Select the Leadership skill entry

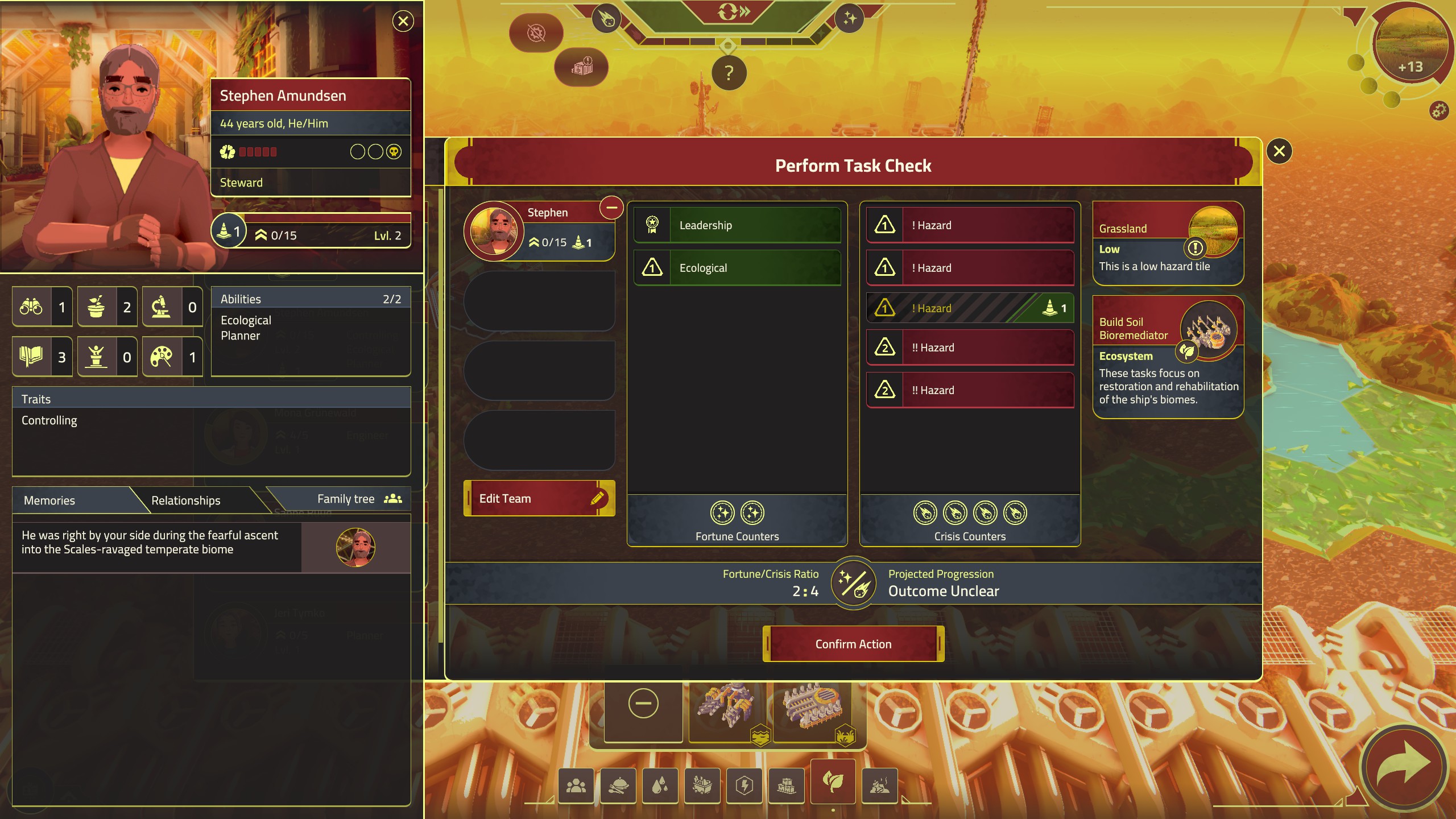click(737, 225)
